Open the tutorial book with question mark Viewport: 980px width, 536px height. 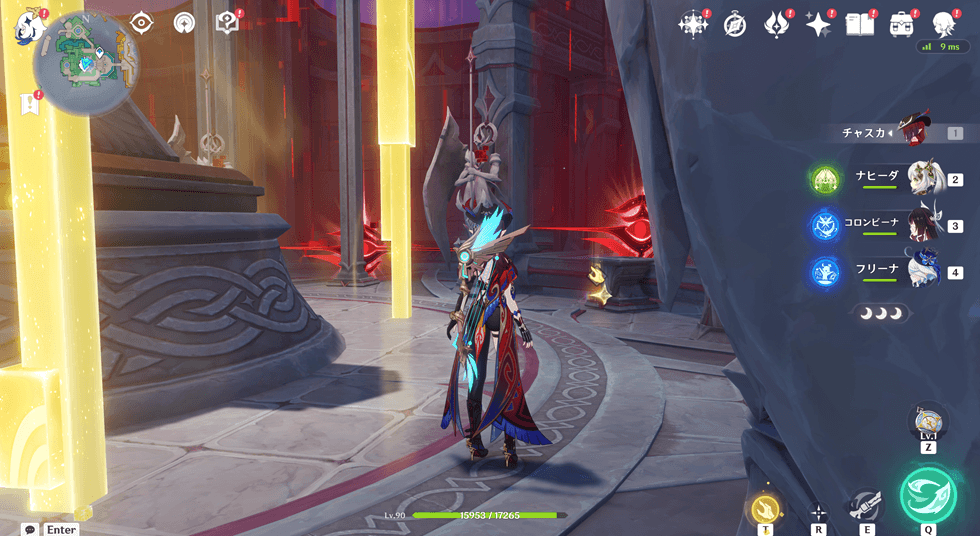click(227, 22)
